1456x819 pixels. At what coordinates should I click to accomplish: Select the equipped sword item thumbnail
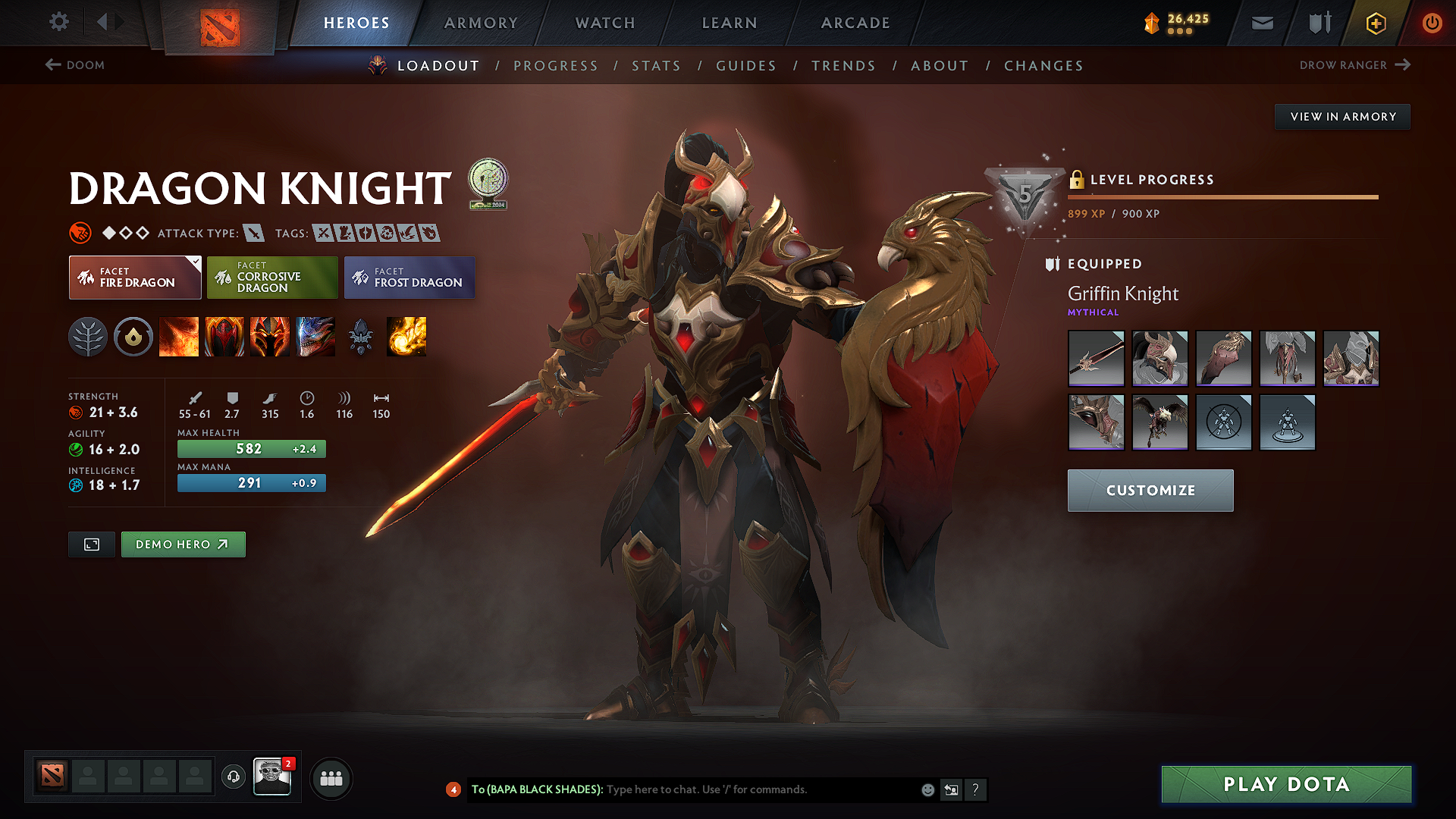(1096, 359)
